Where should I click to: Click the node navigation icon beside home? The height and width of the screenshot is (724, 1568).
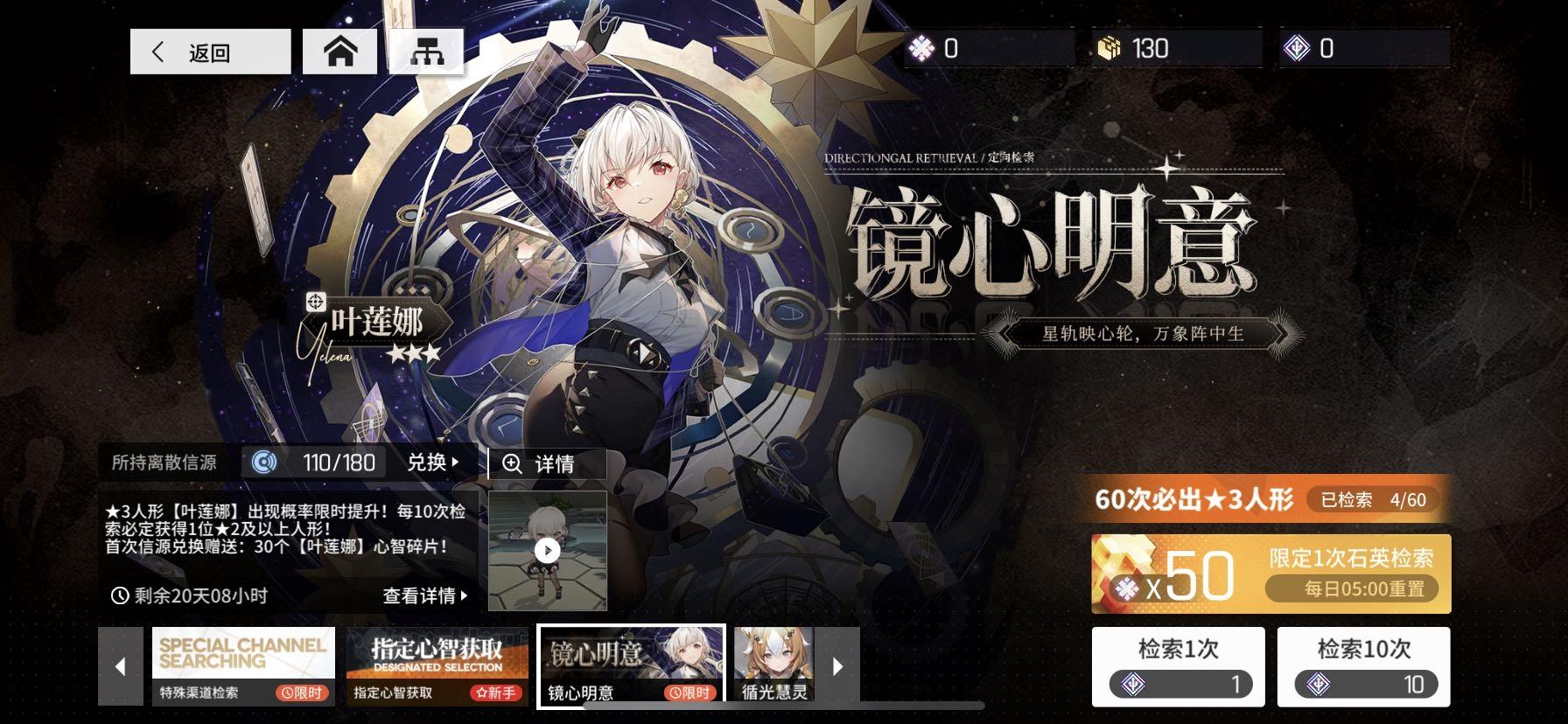point(426,50)
